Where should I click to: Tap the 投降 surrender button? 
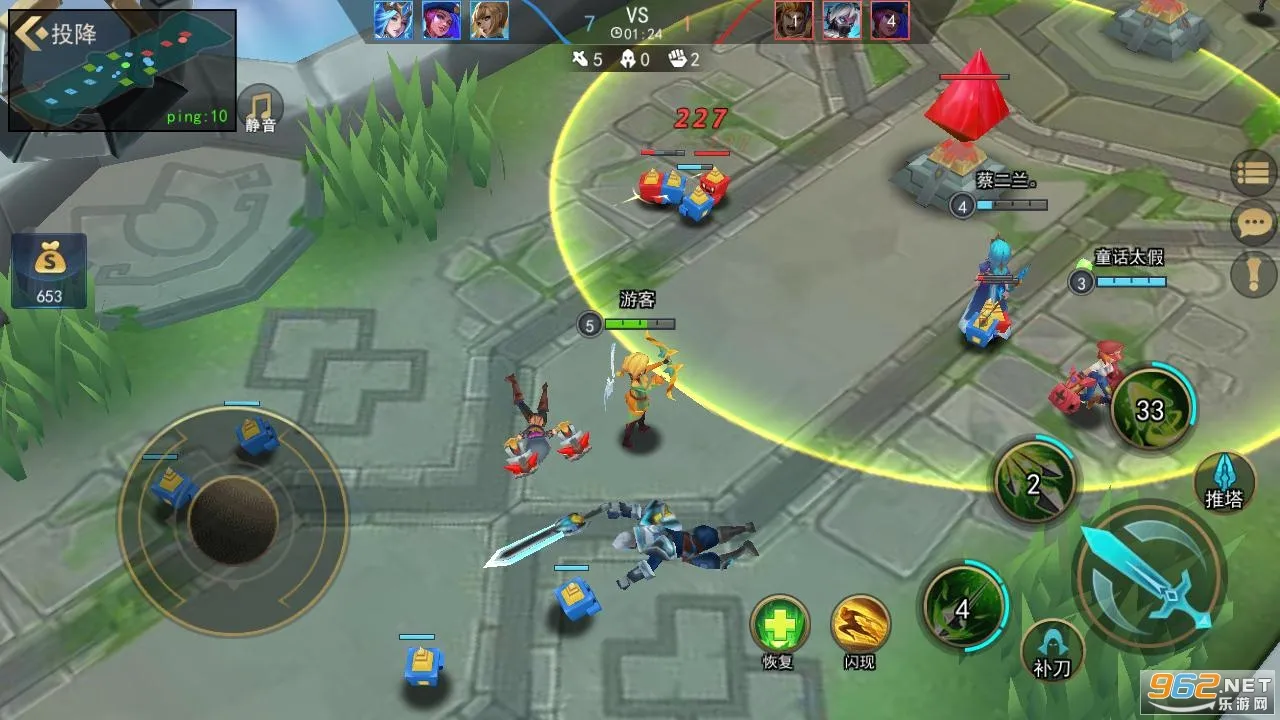point(58,33)
